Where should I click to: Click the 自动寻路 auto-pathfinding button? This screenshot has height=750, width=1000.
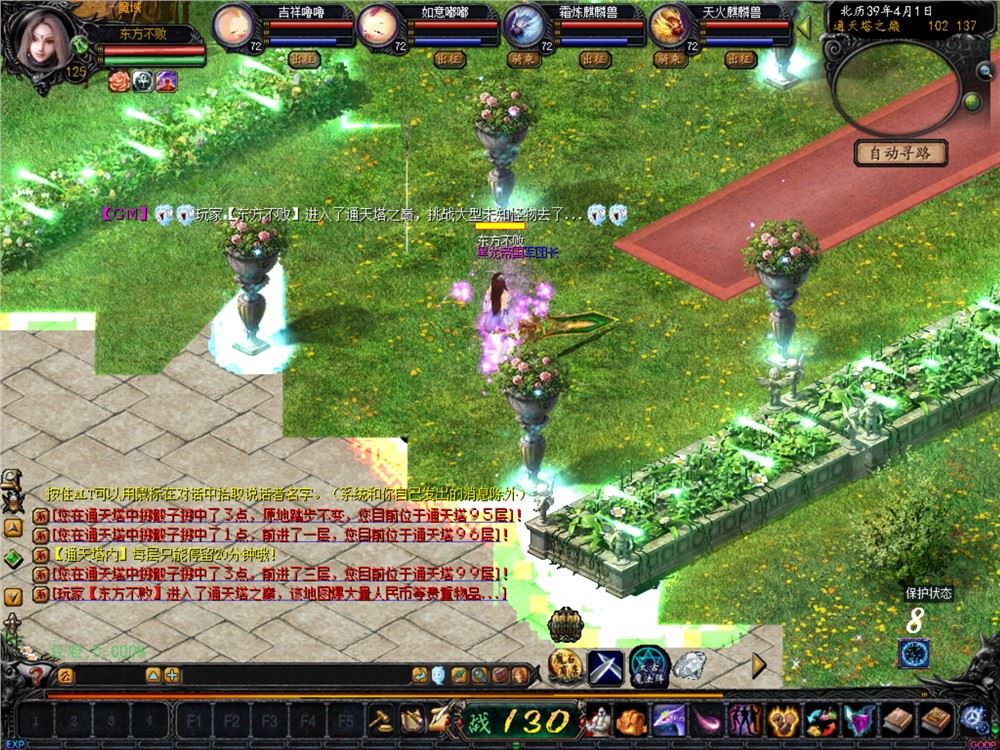[x=900, y=153]
